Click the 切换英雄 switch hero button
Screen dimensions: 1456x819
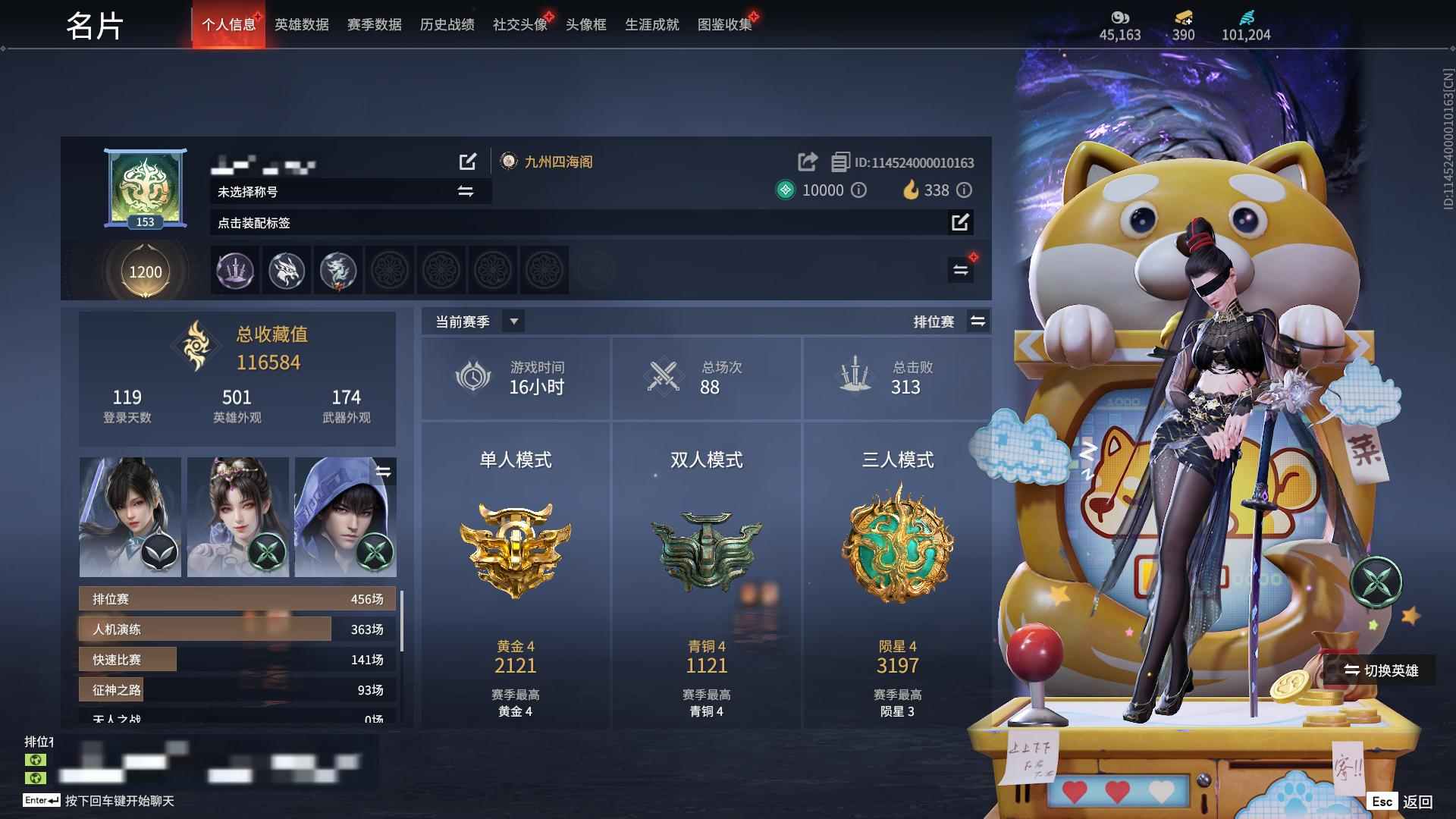pos(1382,670)
